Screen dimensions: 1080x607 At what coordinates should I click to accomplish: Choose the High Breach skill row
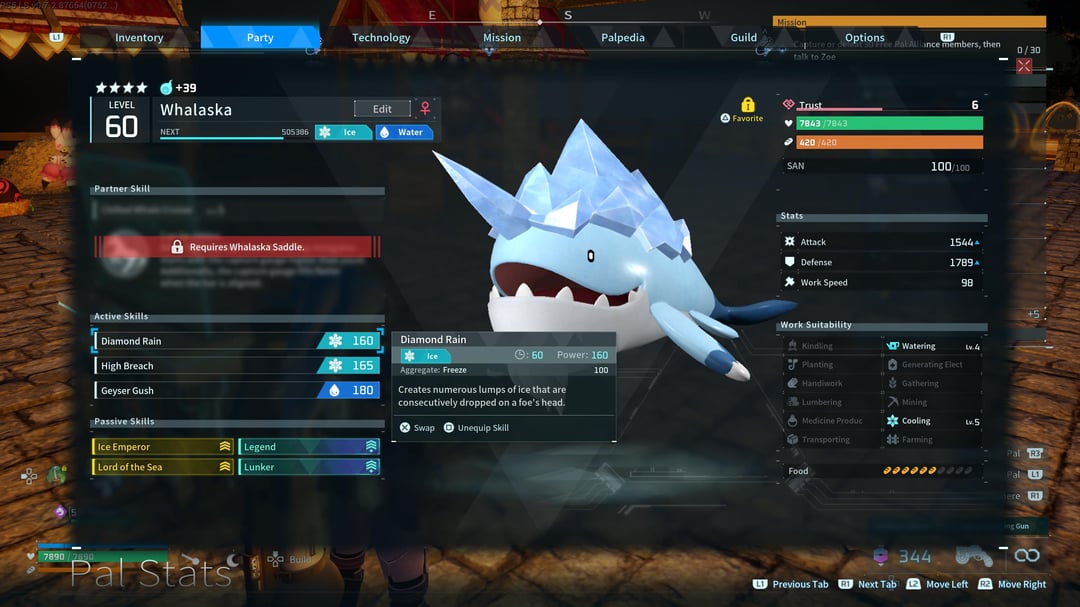pos(237,366)
